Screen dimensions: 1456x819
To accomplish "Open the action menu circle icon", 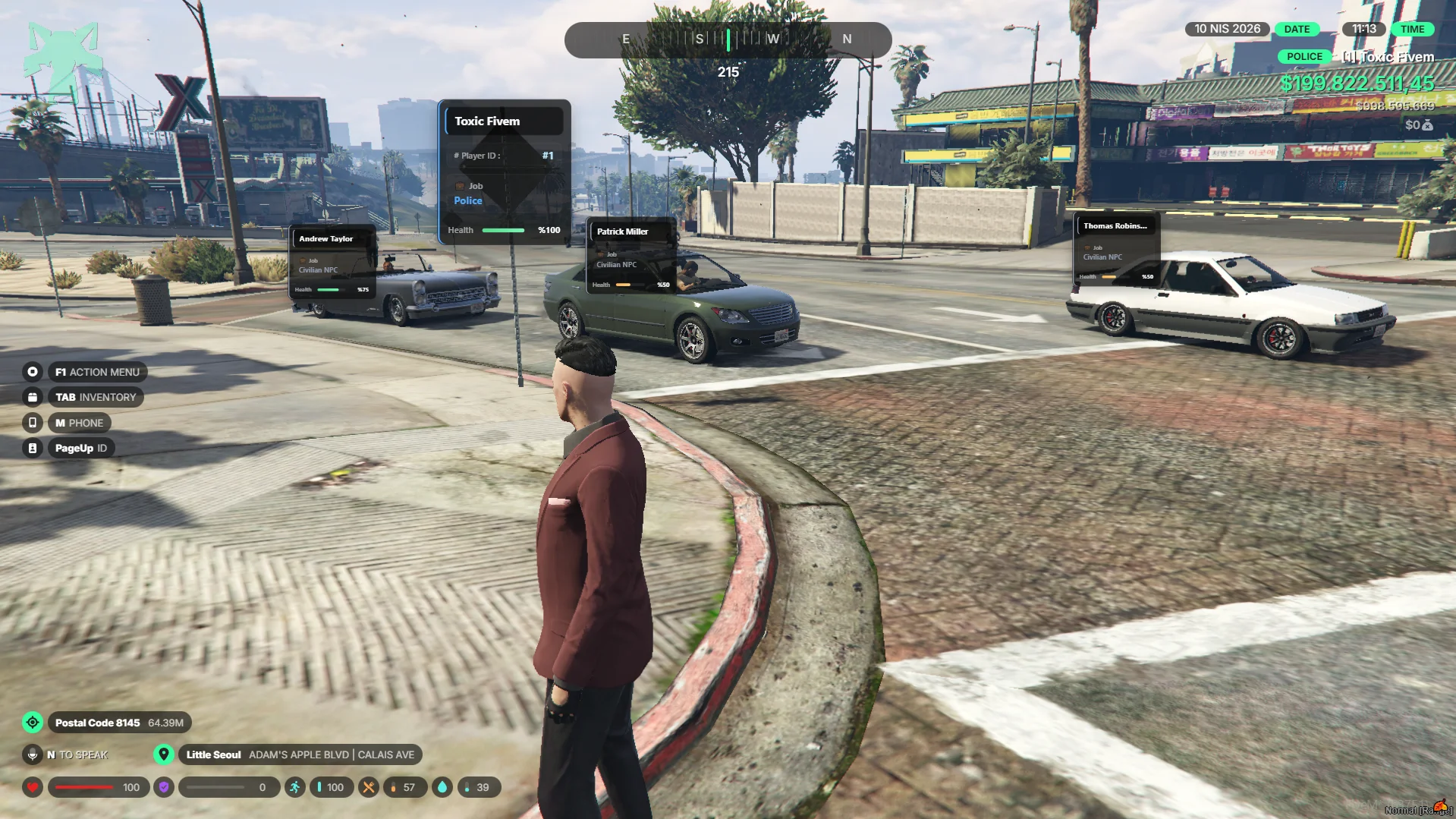I will click(x=33, y=372).
